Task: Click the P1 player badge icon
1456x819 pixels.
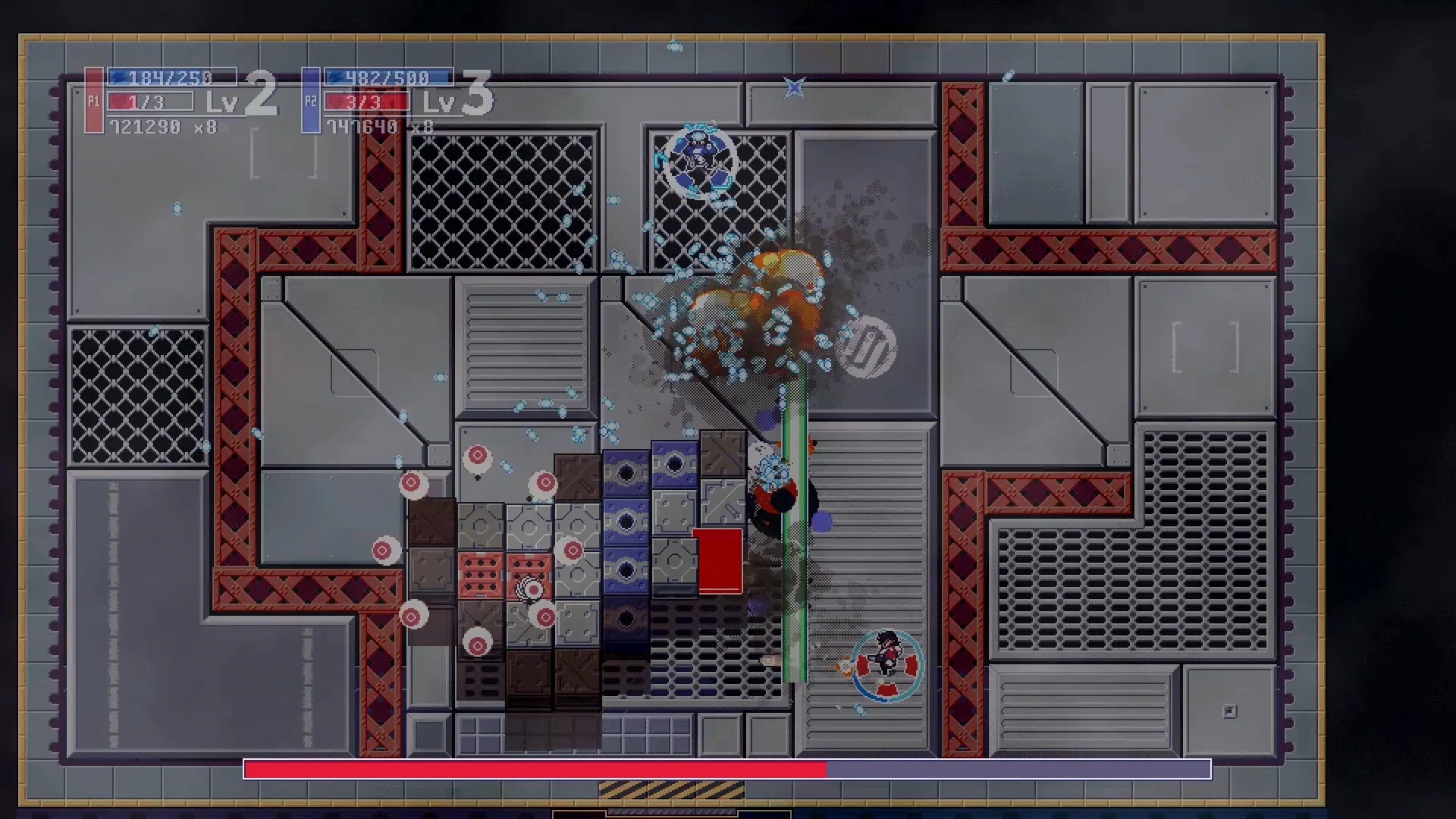Action: click(94, 100)
